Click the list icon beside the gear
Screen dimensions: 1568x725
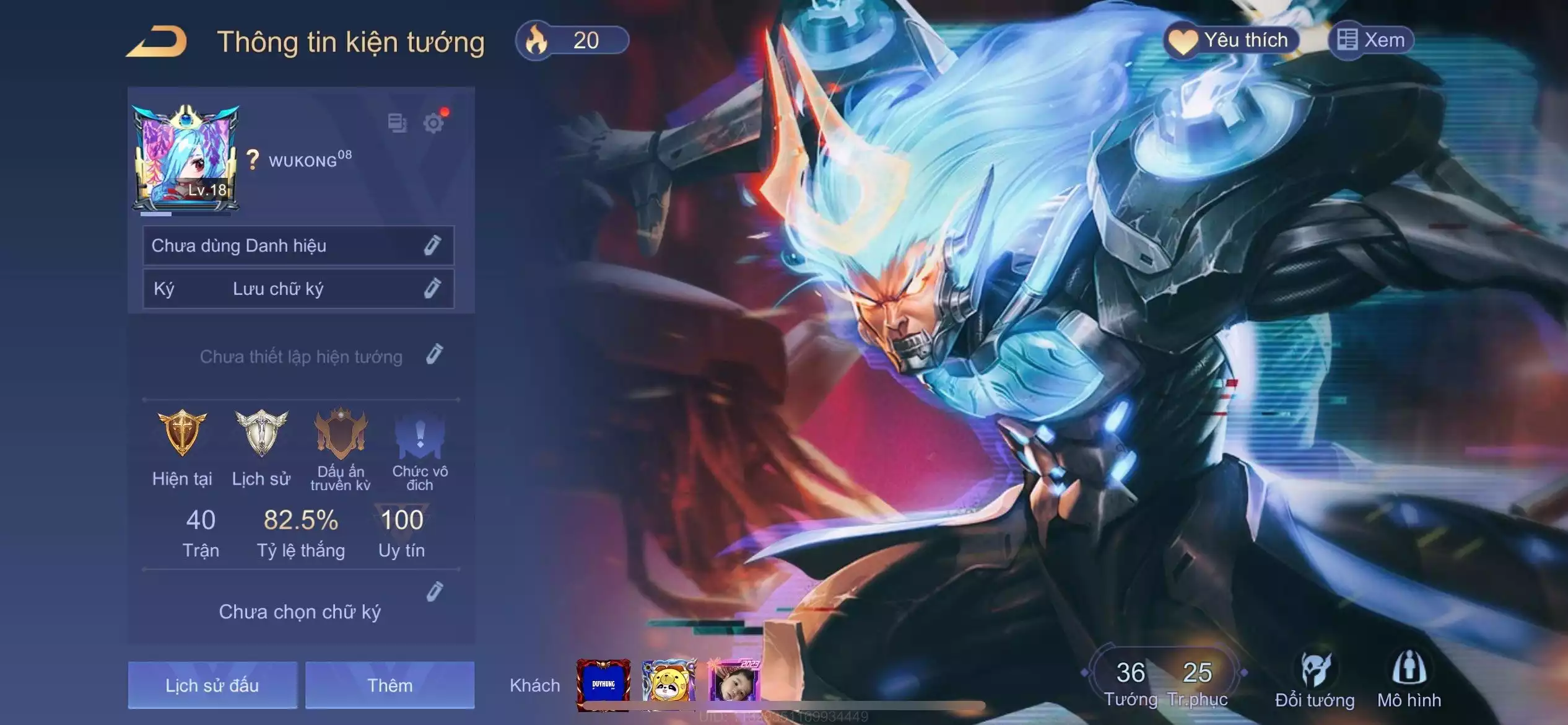tap(397, 123)
